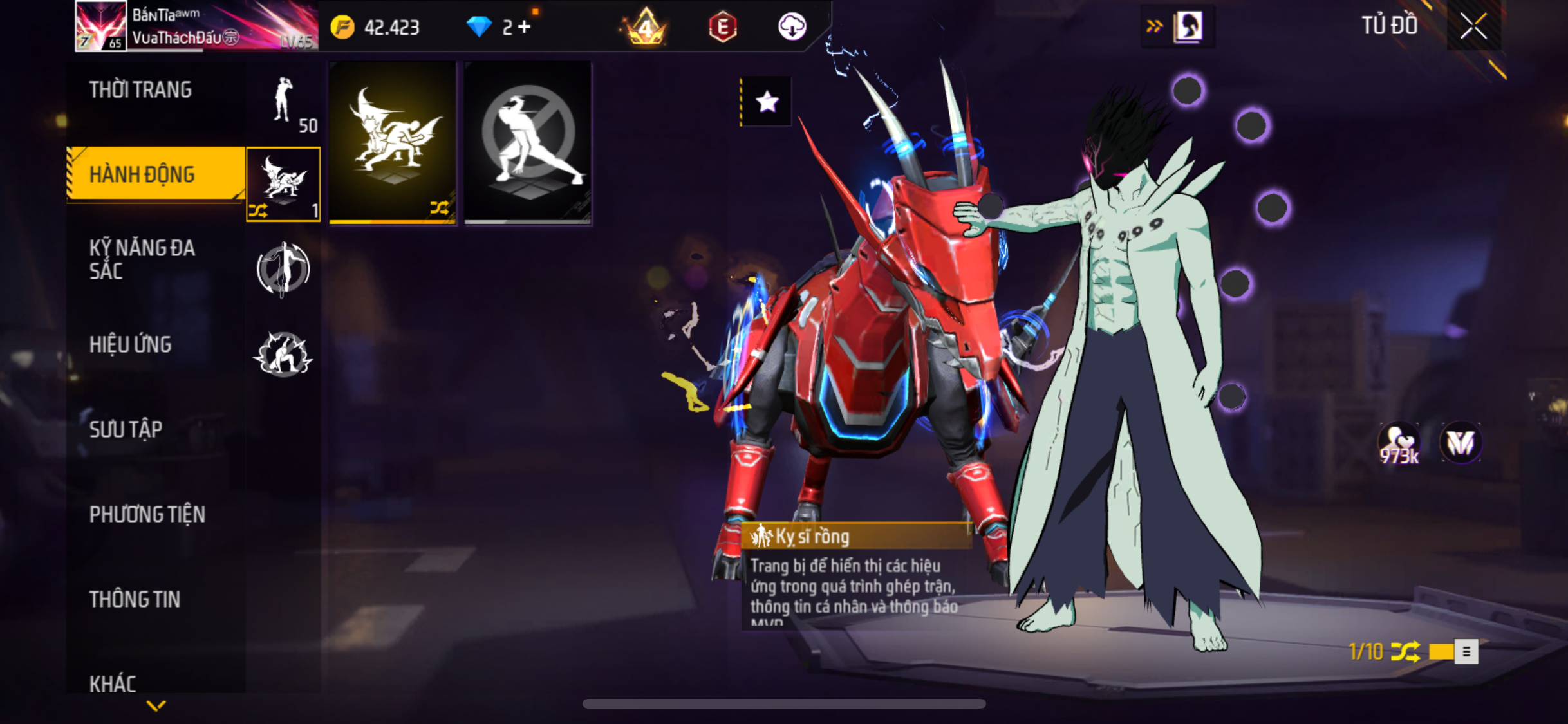Viewport: 1568px width, 724px height.
Task: Open the golden crown rank icon
Action: pos(646,27)
